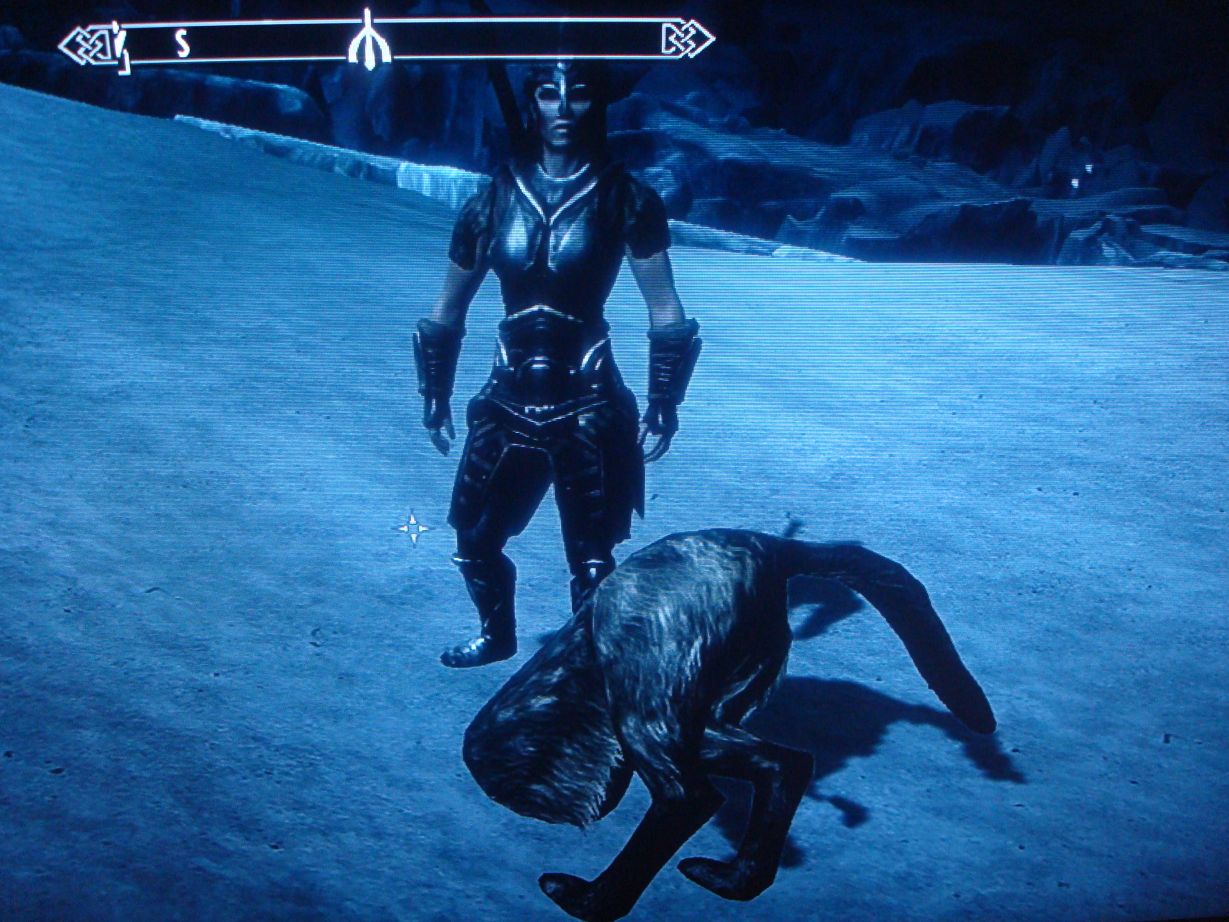Click the quest marker on the compass

click(x=368, y=42)
